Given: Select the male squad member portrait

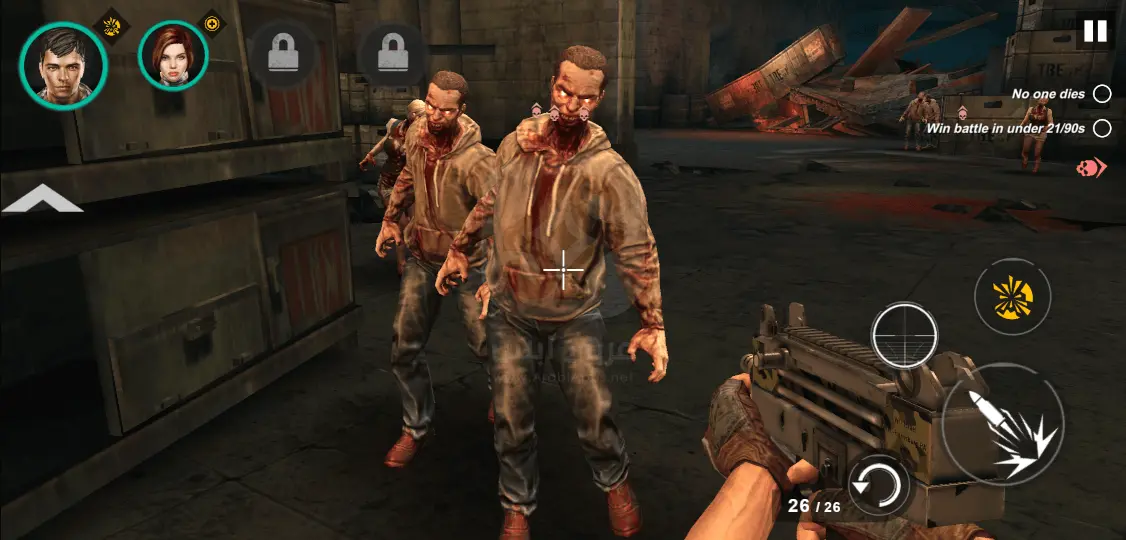Looking at the screenshot, I should (62, 65).
